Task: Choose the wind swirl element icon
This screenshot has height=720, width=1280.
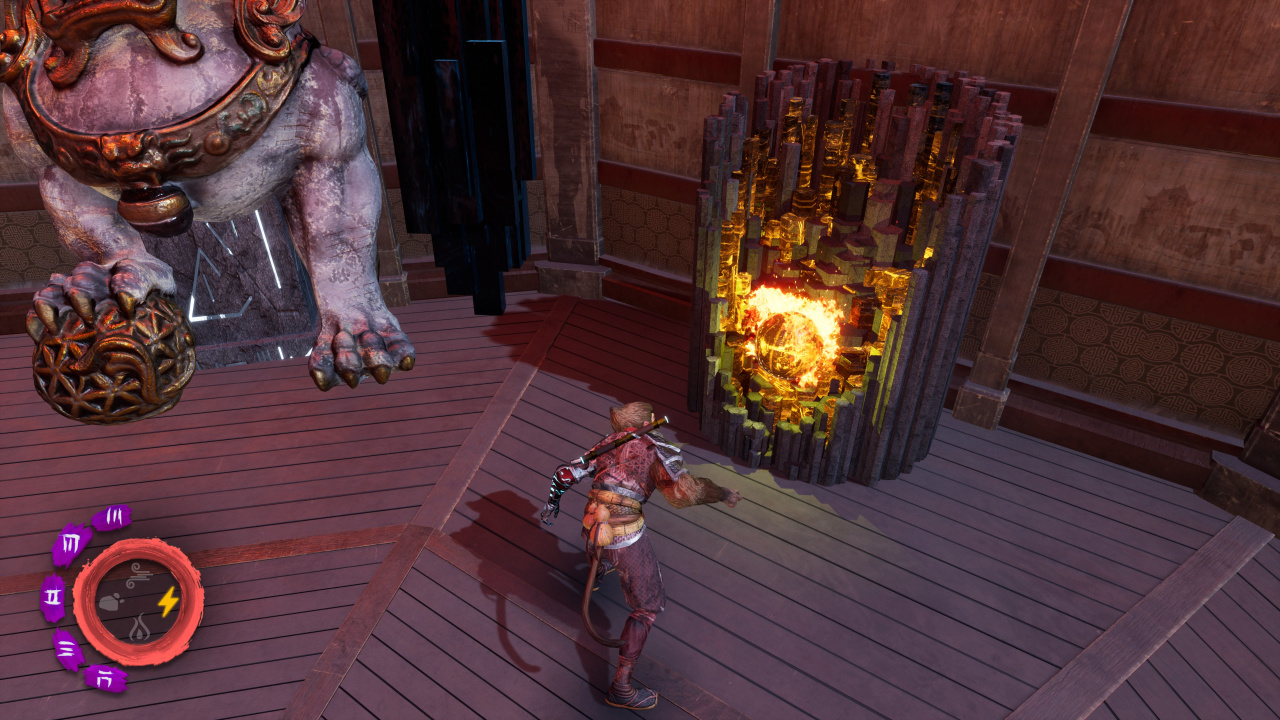Action: pyautogui.click(x=140, y=574)
